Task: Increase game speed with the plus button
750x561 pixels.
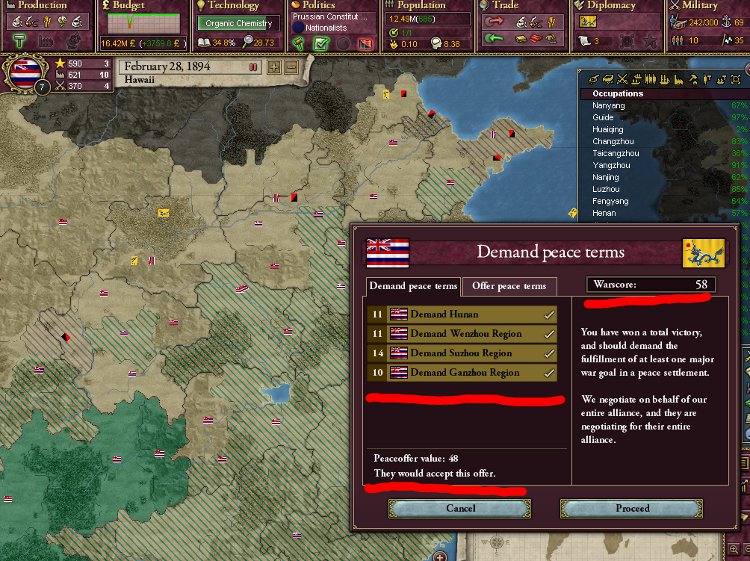Action: click(275, 68)
